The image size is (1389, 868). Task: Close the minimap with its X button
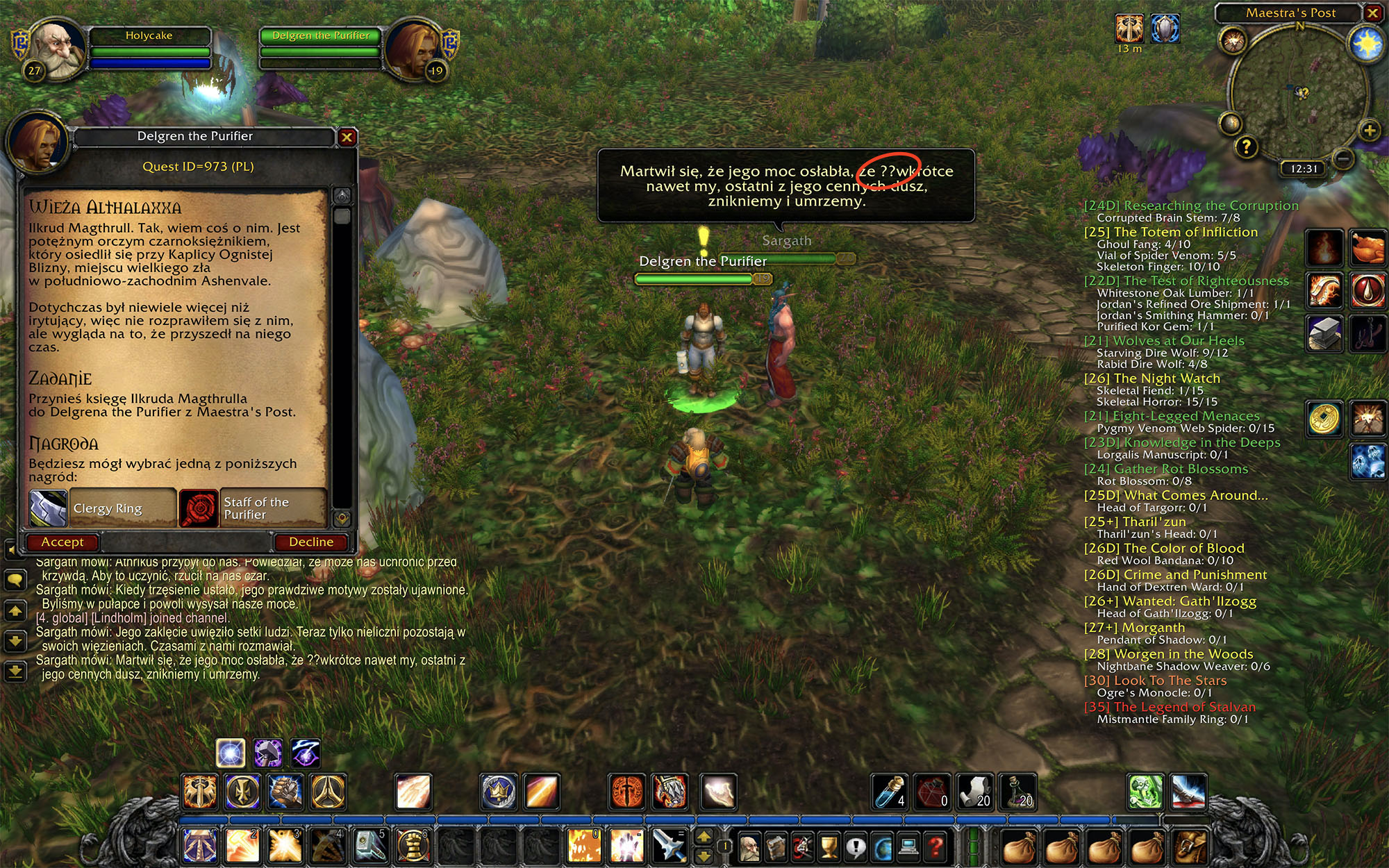coord(1372,13)
